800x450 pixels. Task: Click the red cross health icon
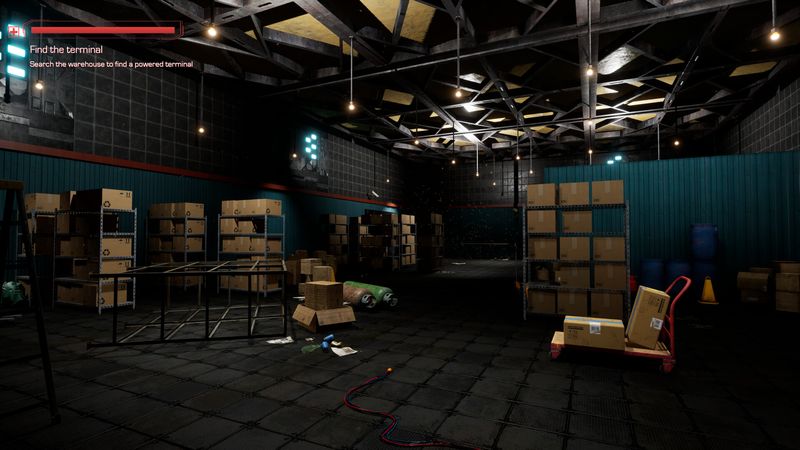tap(16, 31)
